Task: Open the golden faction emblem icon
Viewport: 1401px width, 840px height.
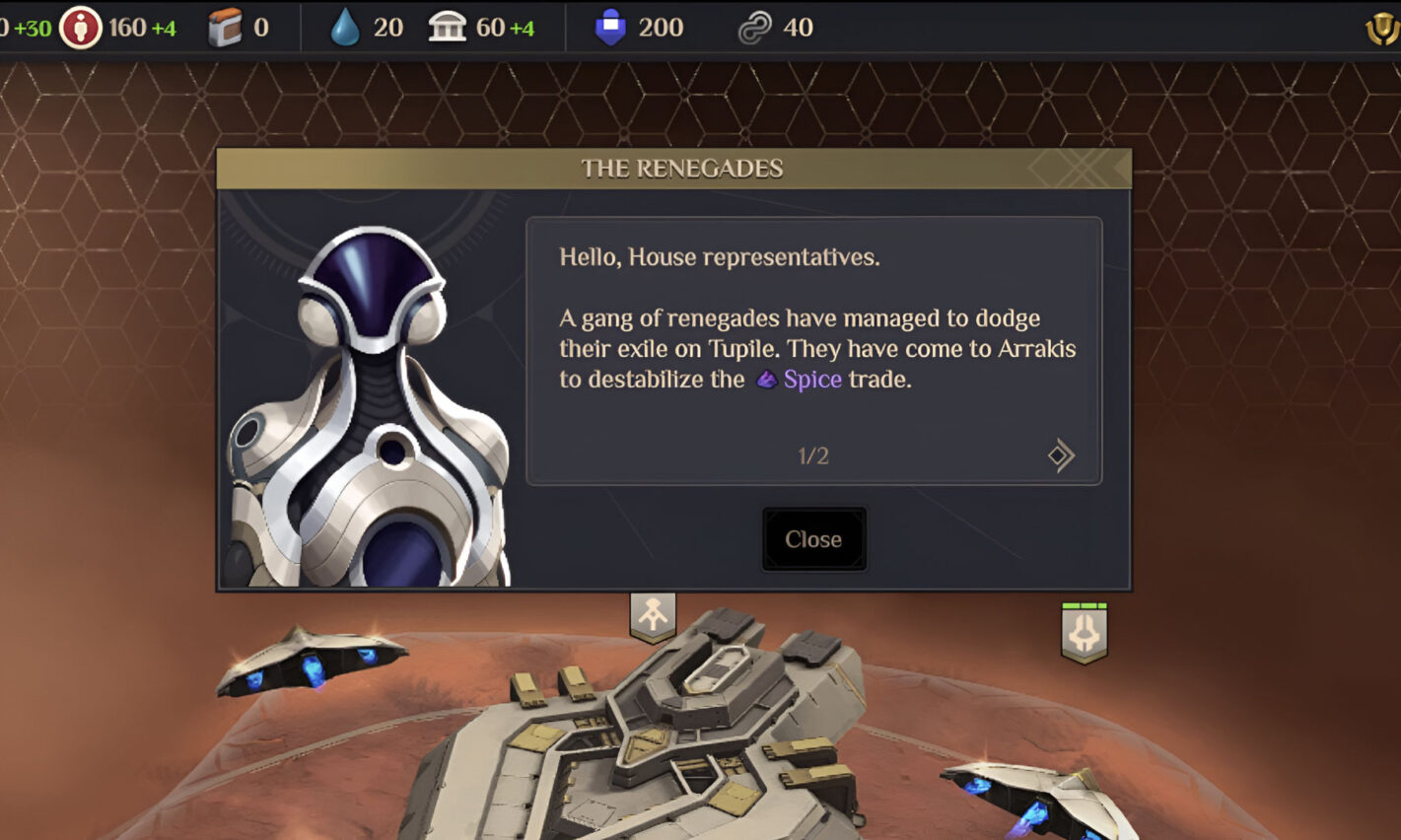Action: click(1382, 29)
